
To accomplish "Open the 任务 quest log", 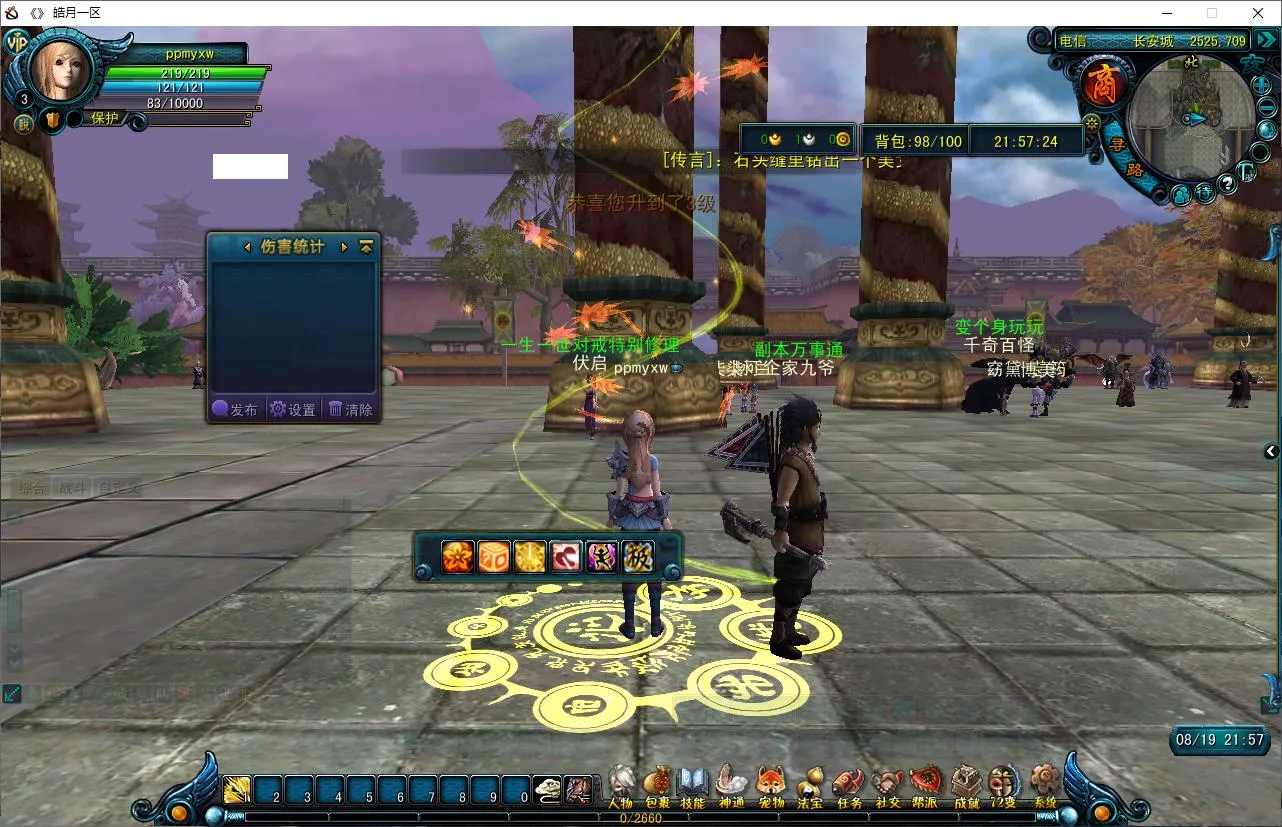I will 848,783.
